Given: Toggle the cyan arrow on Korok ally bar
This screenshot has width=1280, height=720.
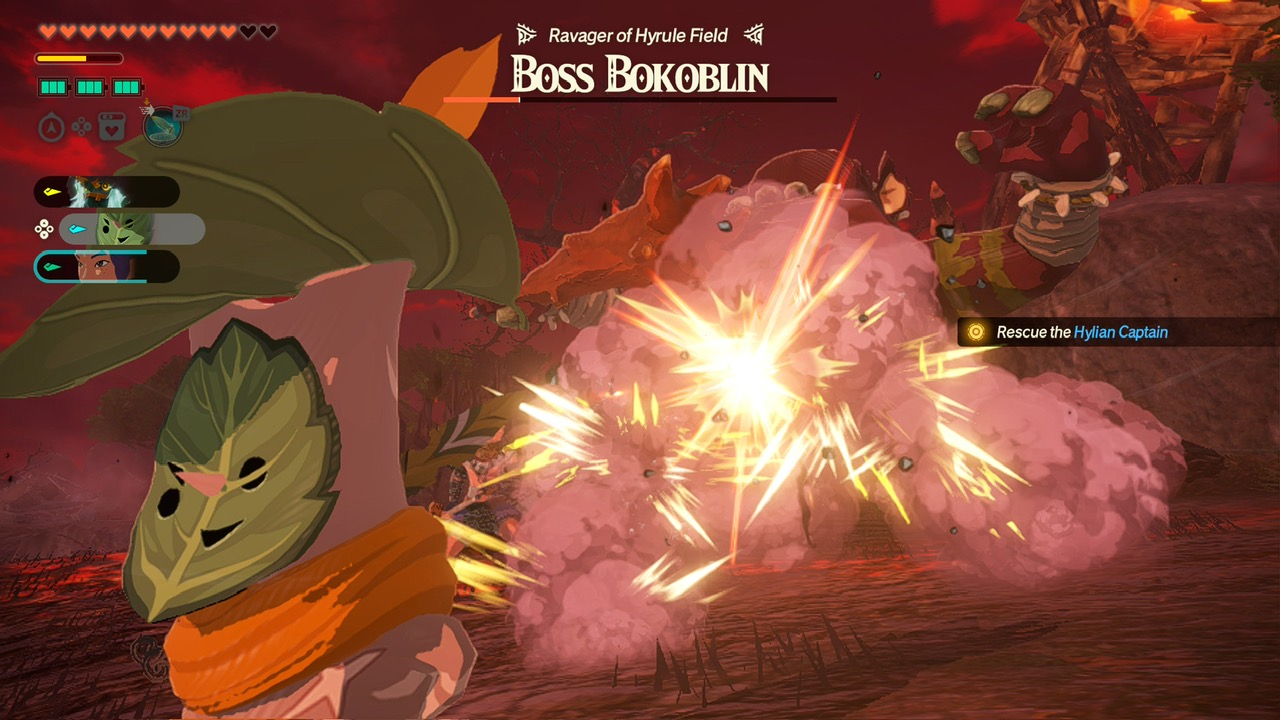Looking at the screenshot, I should pyautogui.click(x=77, y=228).
